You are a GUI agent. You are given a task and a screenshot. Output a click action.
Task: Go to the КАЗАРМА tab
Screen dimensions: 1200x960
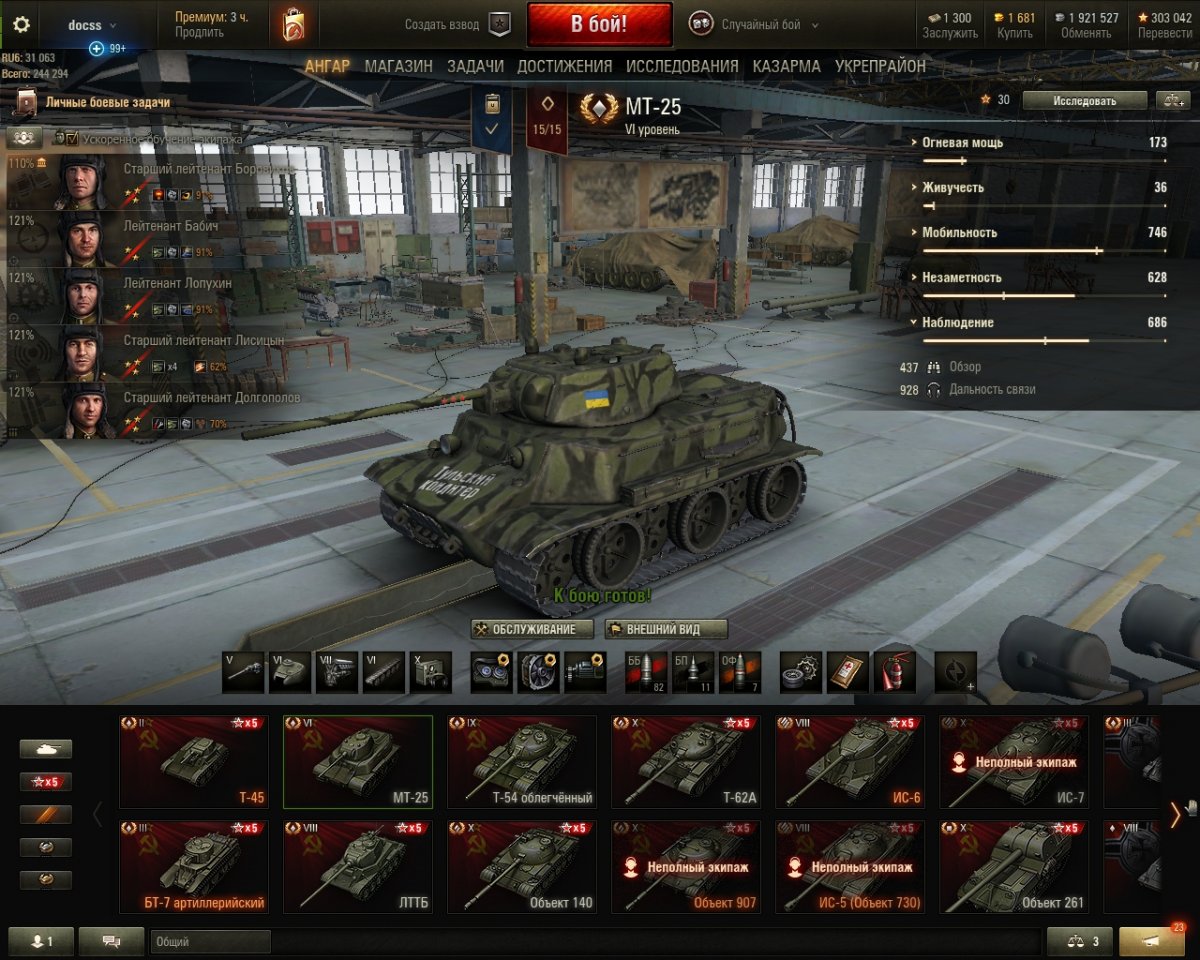click(786, 66)
